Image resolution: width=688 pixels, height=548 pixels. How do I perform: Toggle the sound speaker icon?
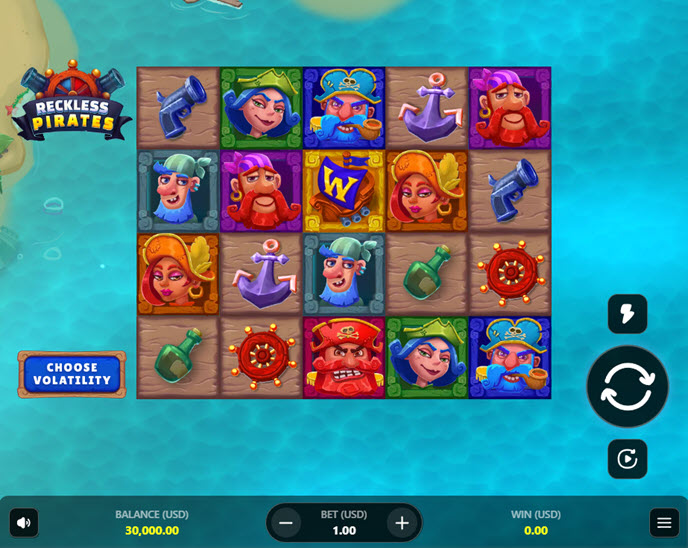(24, 522)
